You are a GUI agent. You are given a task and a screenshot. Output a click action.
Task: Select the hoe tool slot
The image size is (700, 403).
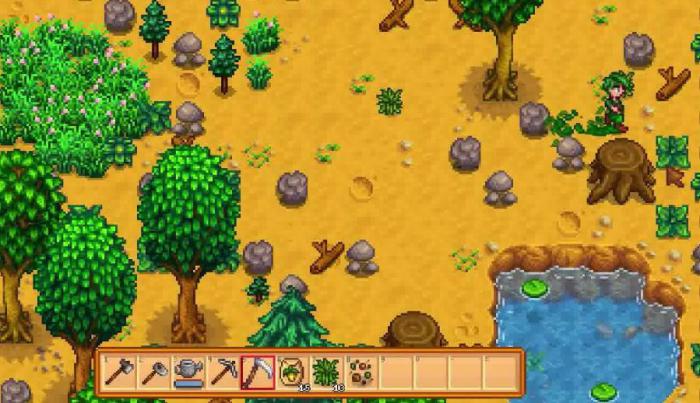(x=152, y=373)
